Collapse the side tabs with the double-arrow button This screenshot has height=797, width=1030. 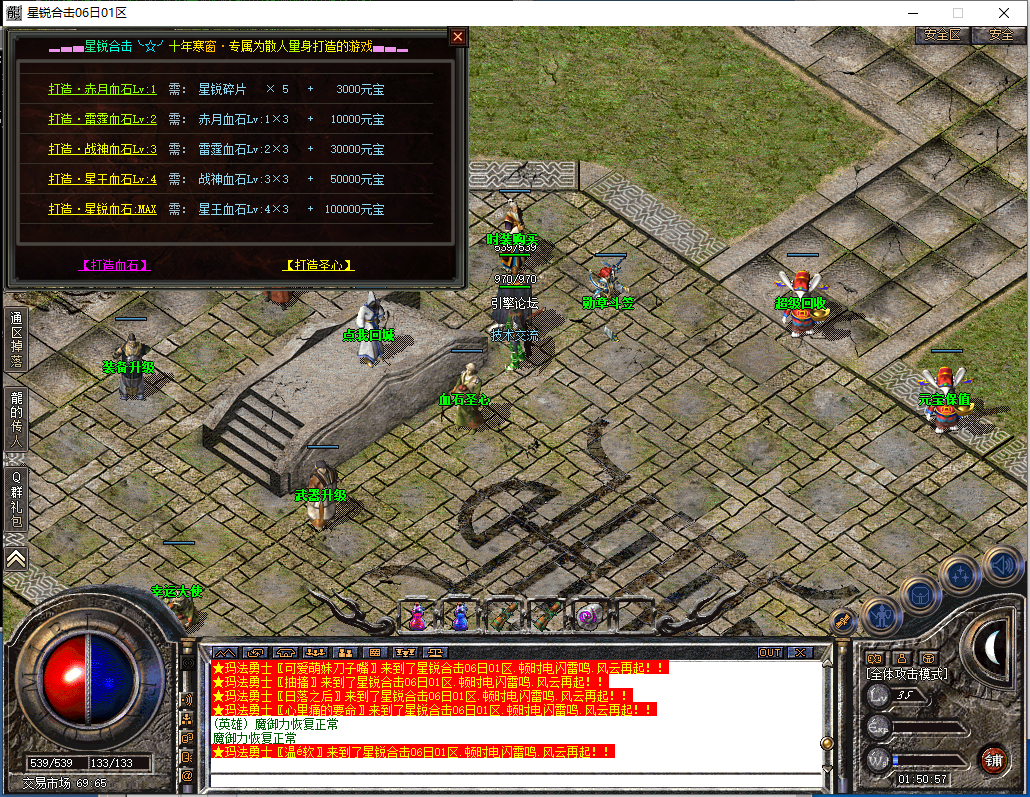click(x=16, y=559)
